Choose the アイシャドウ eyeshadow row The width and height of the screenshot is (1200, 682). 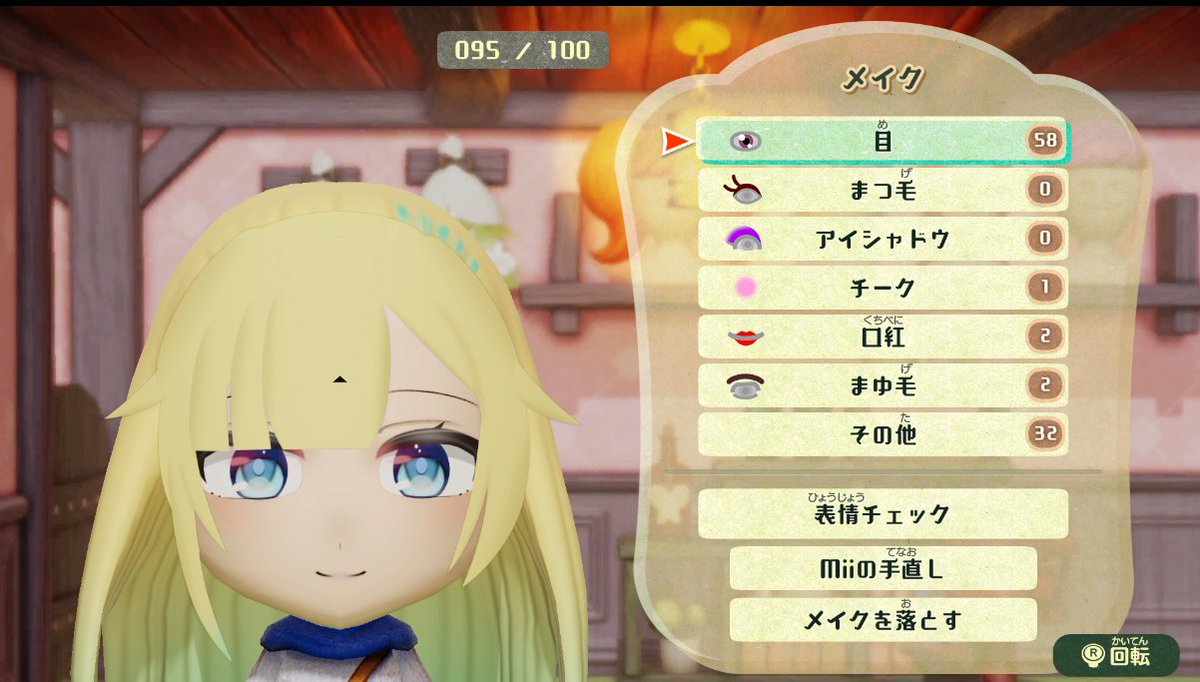(882, 239)
